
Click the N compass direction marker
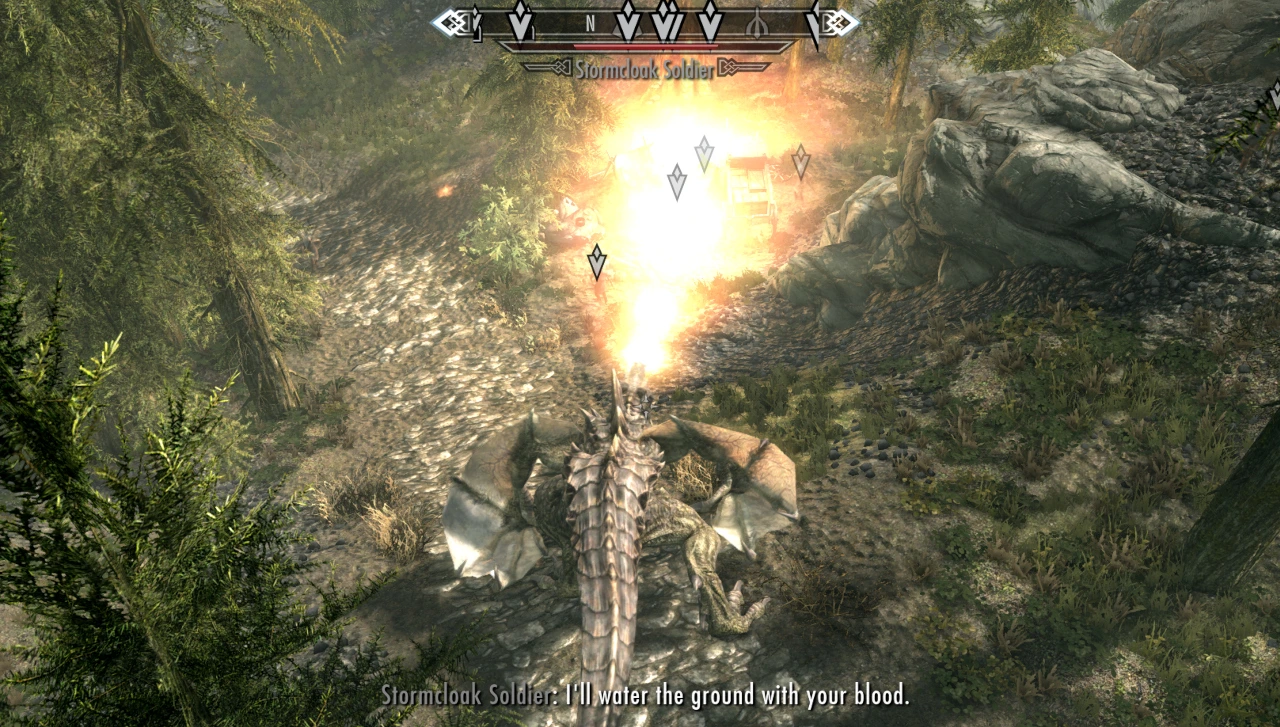(x=591, y=22)
